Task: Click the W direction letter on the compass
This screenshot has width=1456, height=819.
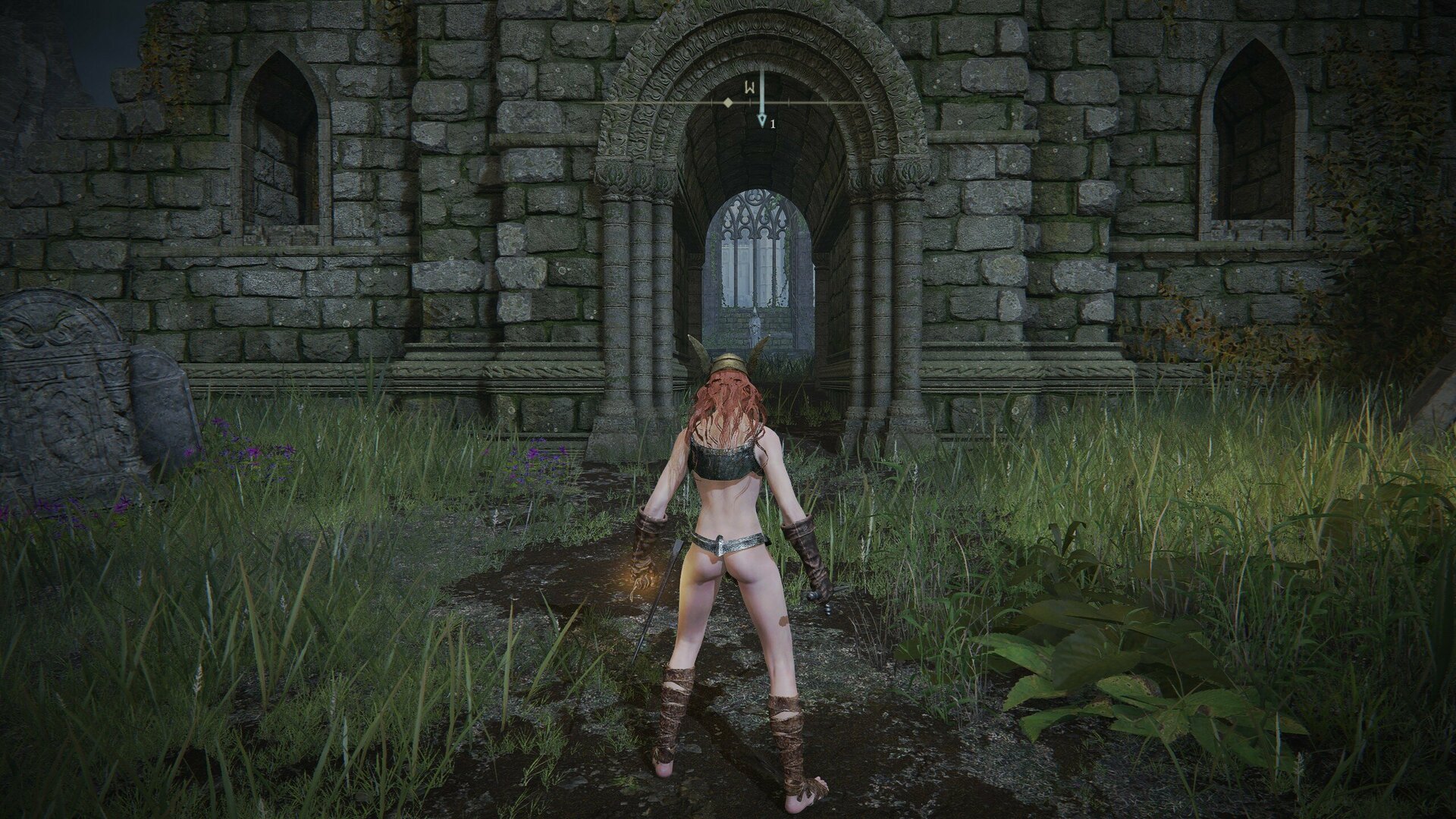Action: point(748,87)
